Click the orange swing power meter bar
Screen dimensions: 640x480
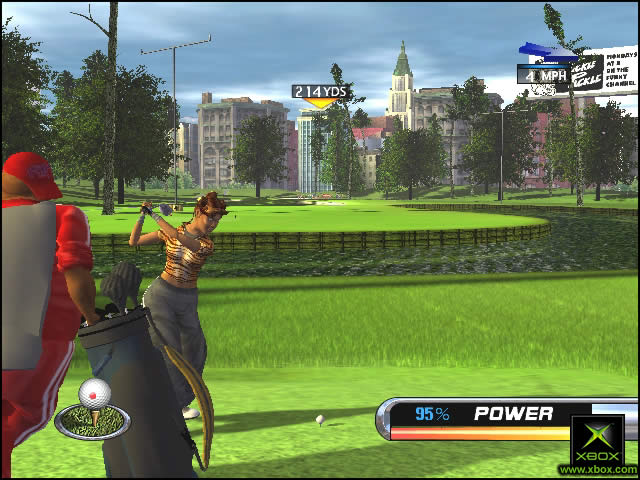click(x=480, y=433)
